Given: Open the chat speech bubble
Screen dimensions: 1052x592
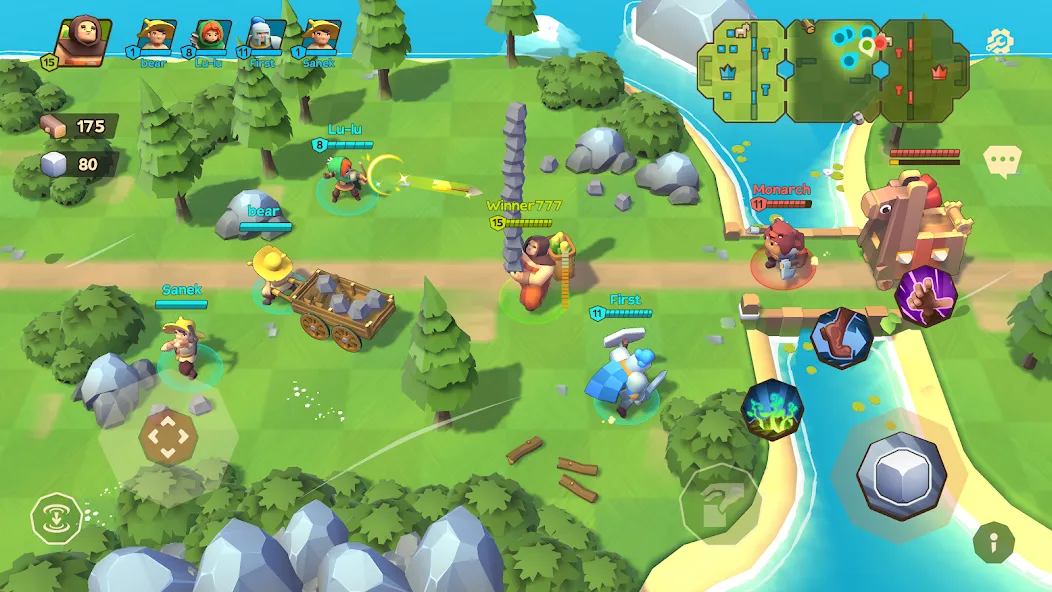Looking at the screenshot, I should 1000,161.
